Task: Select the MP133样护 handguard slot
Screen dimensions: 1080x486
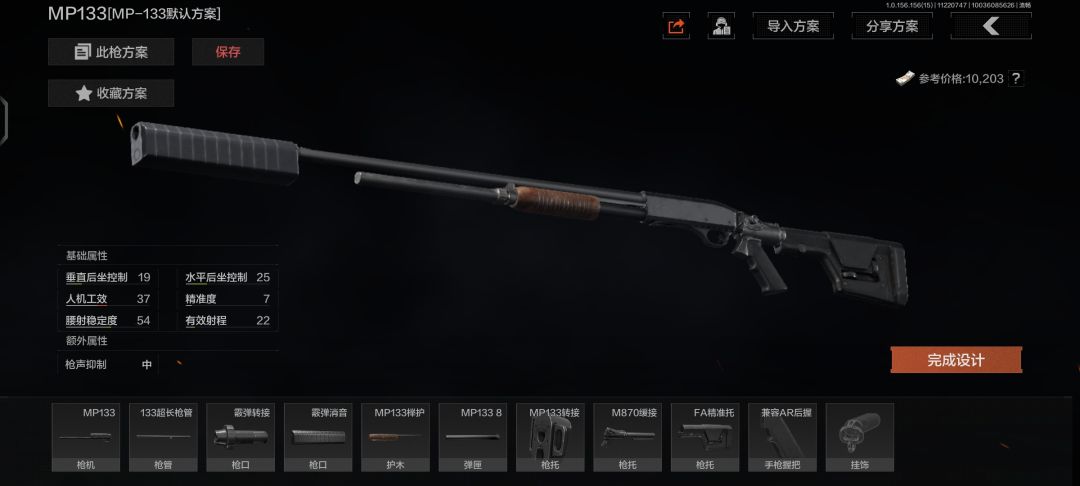Action: coord(395,437)
